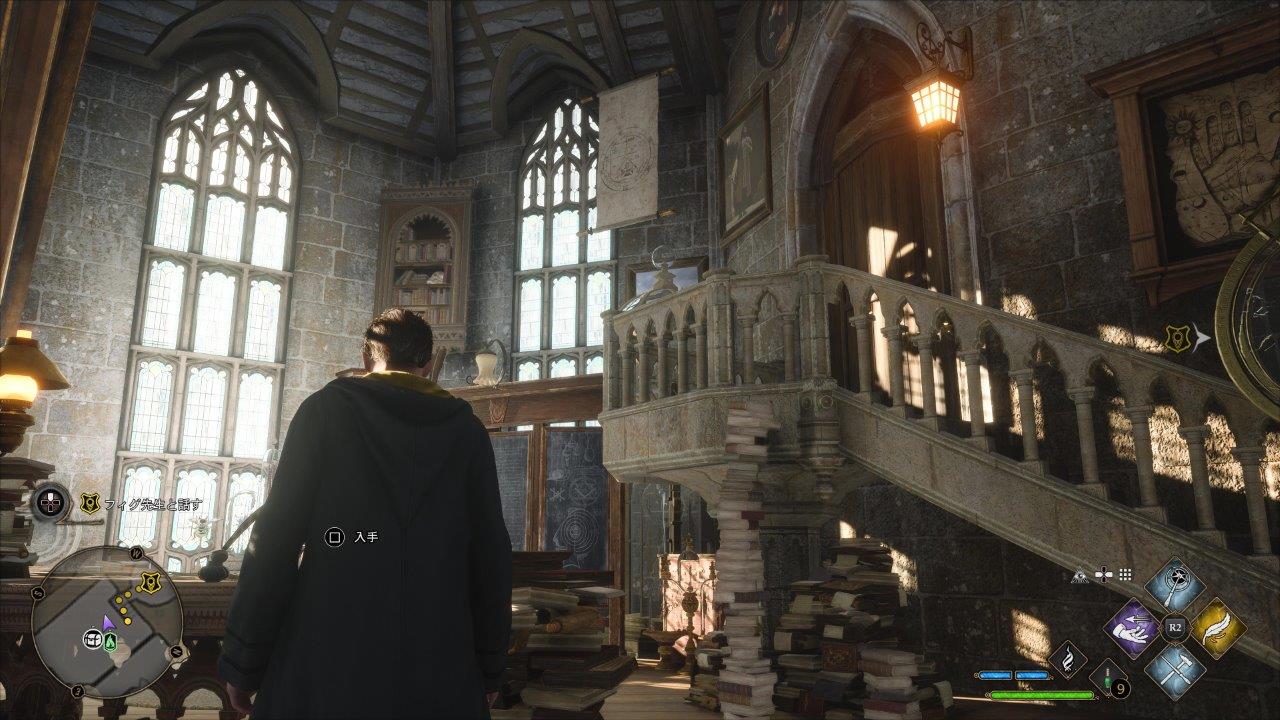Click the gold quest shield marker on minimap
Viewport: 1280px width, 720px height.
149,583
